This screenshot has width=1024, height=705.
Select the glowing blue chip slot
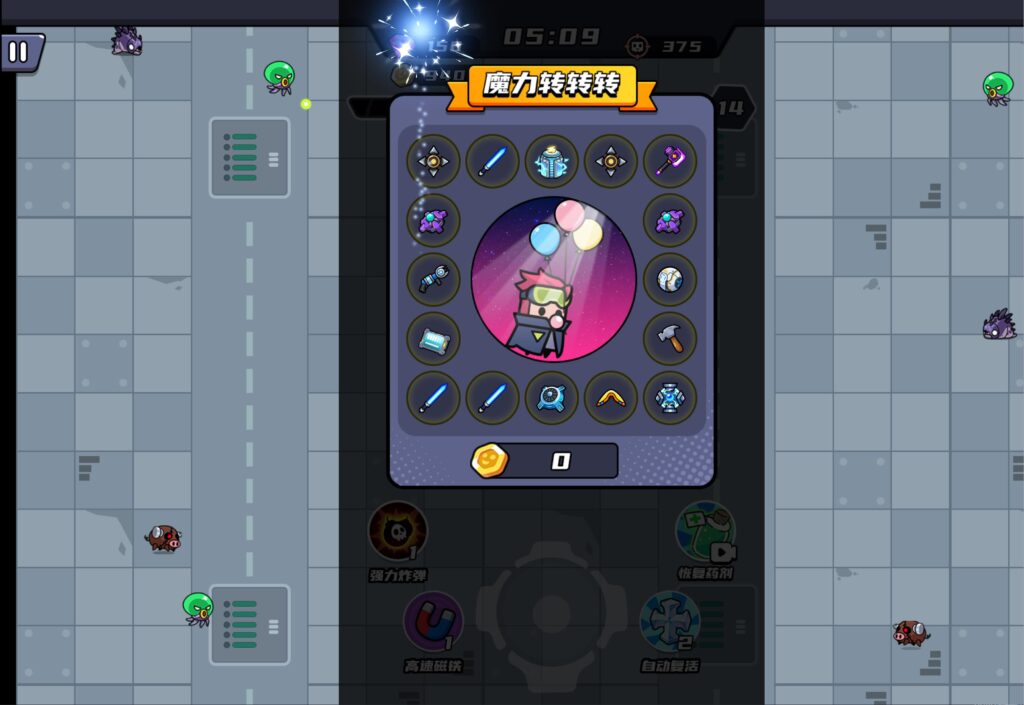pyautogui.click(x=433, y=339)
